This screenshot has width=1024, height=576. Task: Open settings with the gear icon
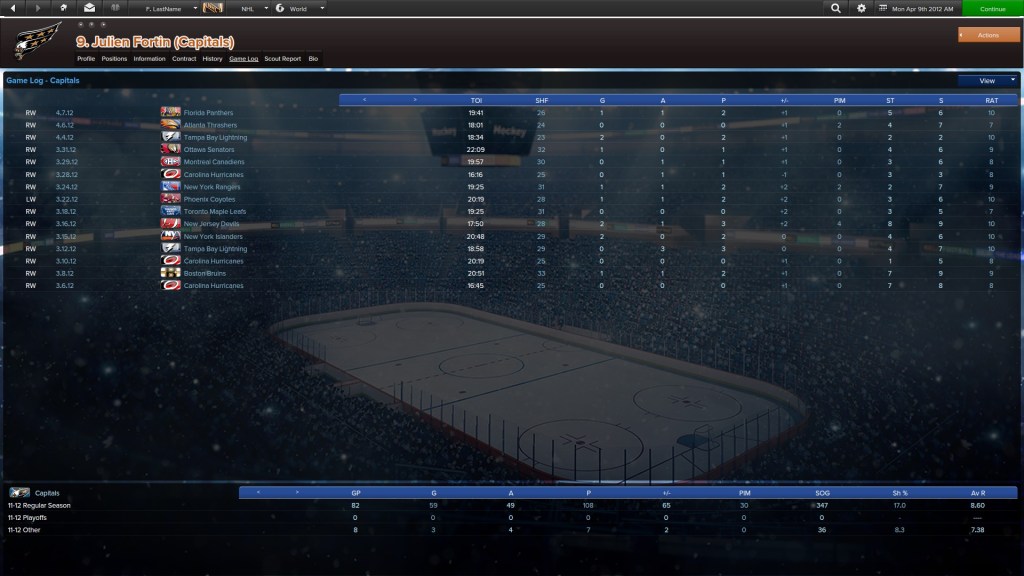click(x=861, y=8)
